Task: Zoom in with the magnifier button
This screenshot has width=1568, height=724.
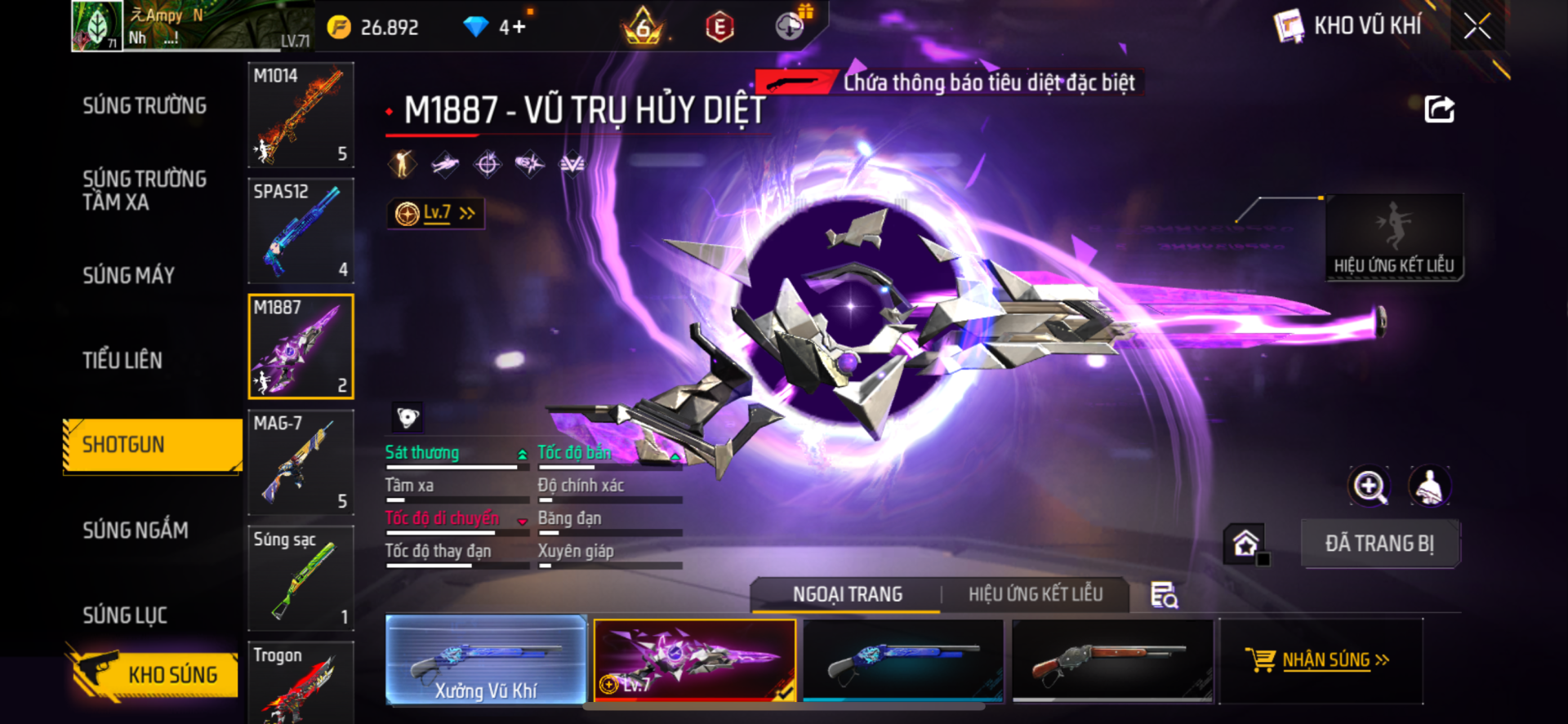Action: click(x=1369, y=486)
